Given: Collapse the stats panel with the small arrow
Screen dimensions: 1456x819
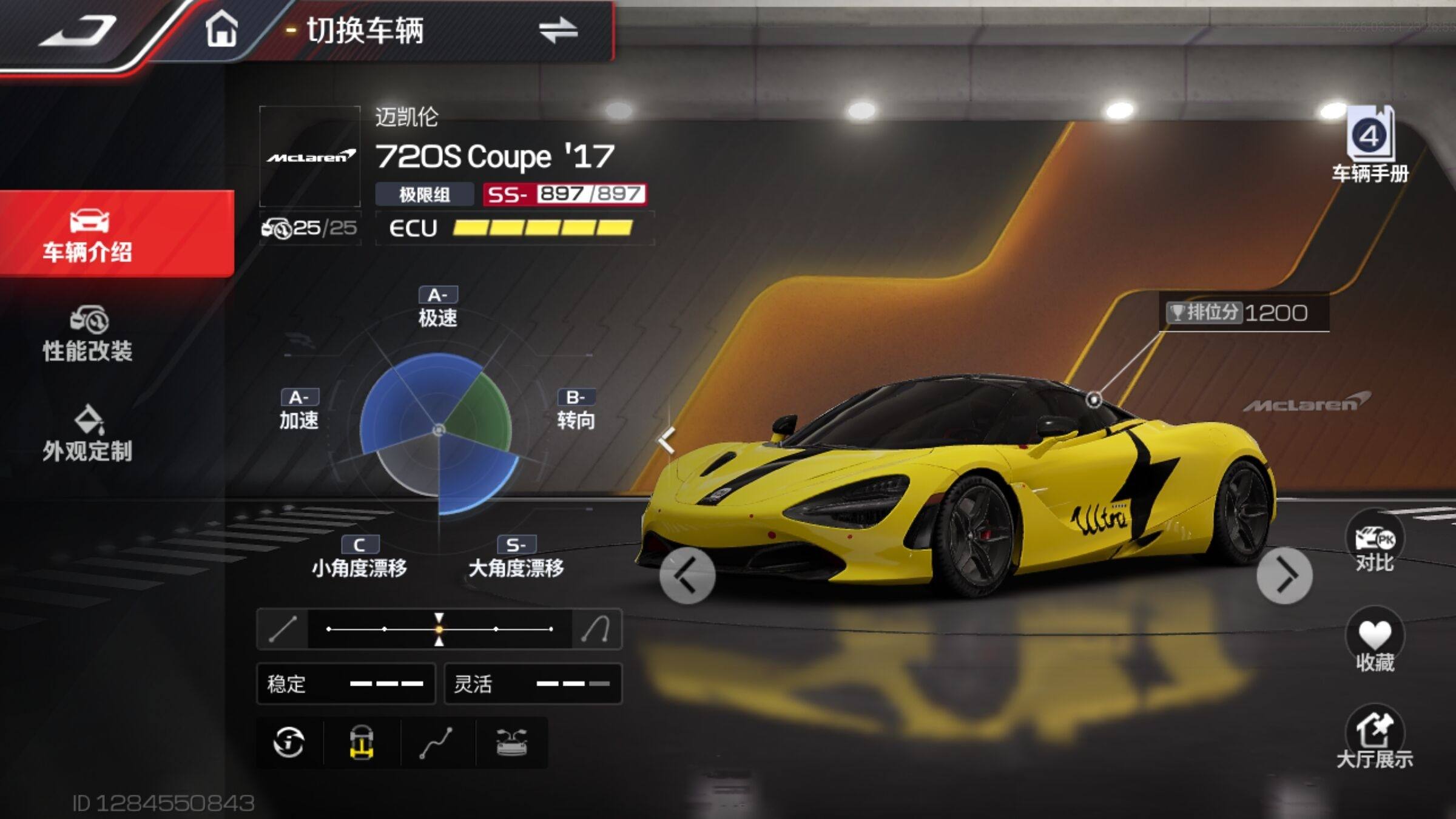Looking at the screenshot, I should 667,440.
